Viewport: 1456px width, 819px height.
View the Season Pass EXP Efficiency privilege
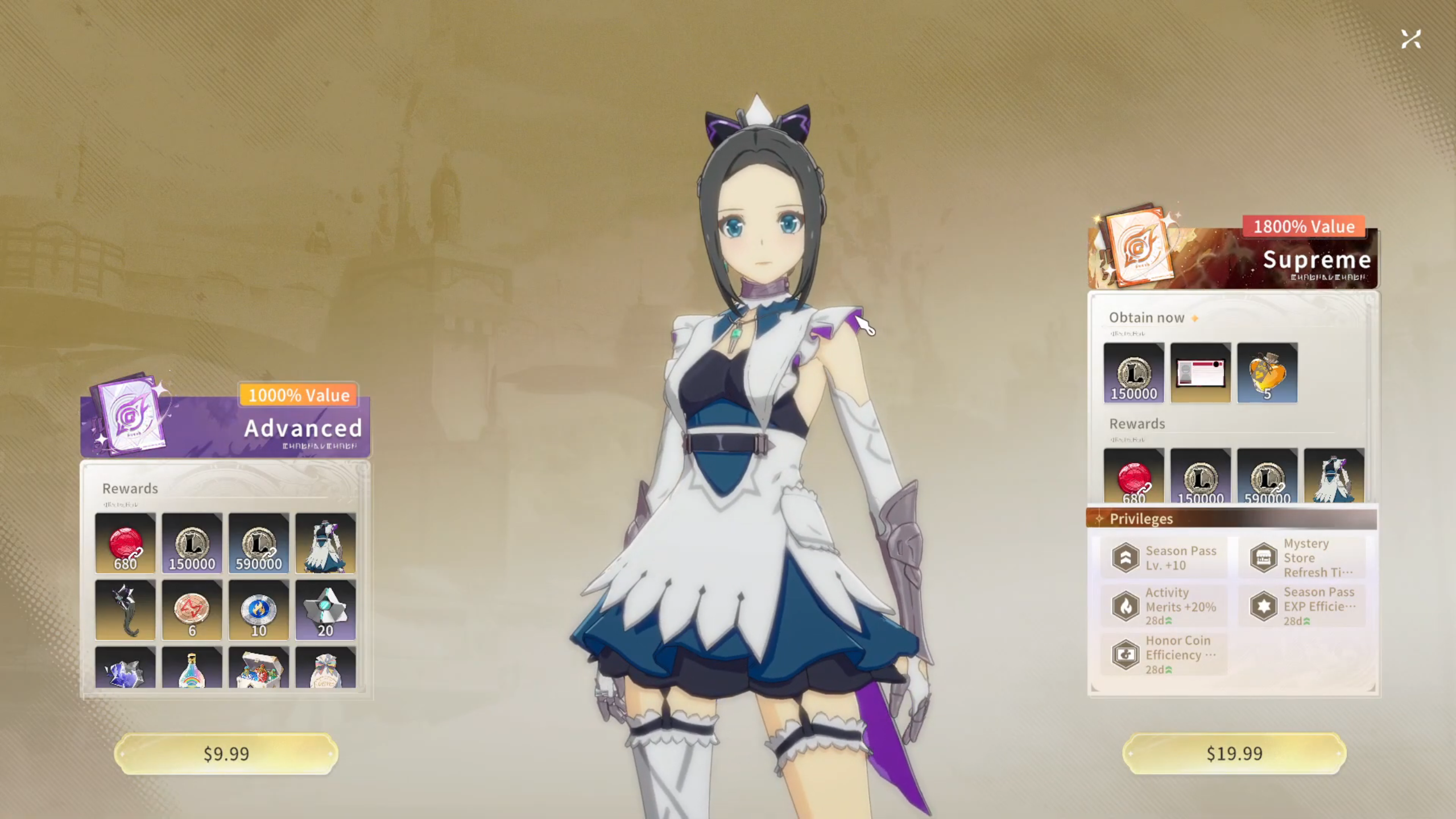1302,606
